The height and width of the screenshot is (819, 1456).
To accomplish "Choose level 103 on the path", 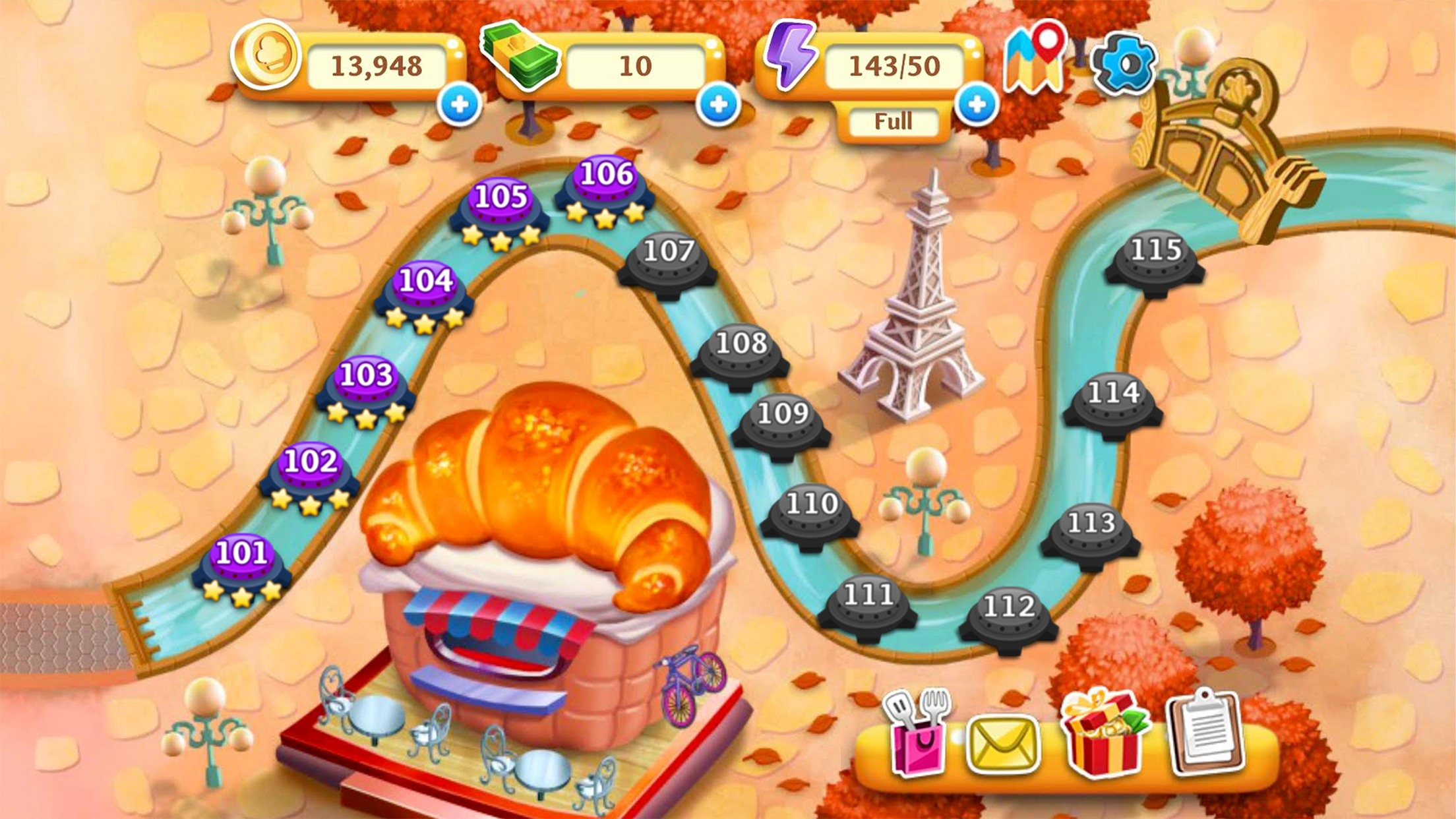I will point(366,385).
